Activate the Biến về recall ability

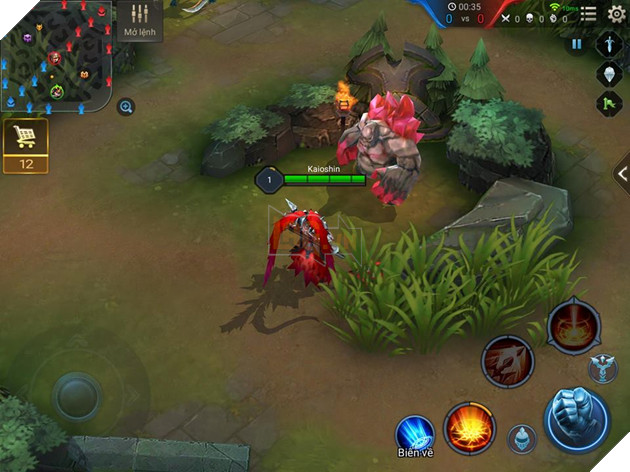(414, 434)
